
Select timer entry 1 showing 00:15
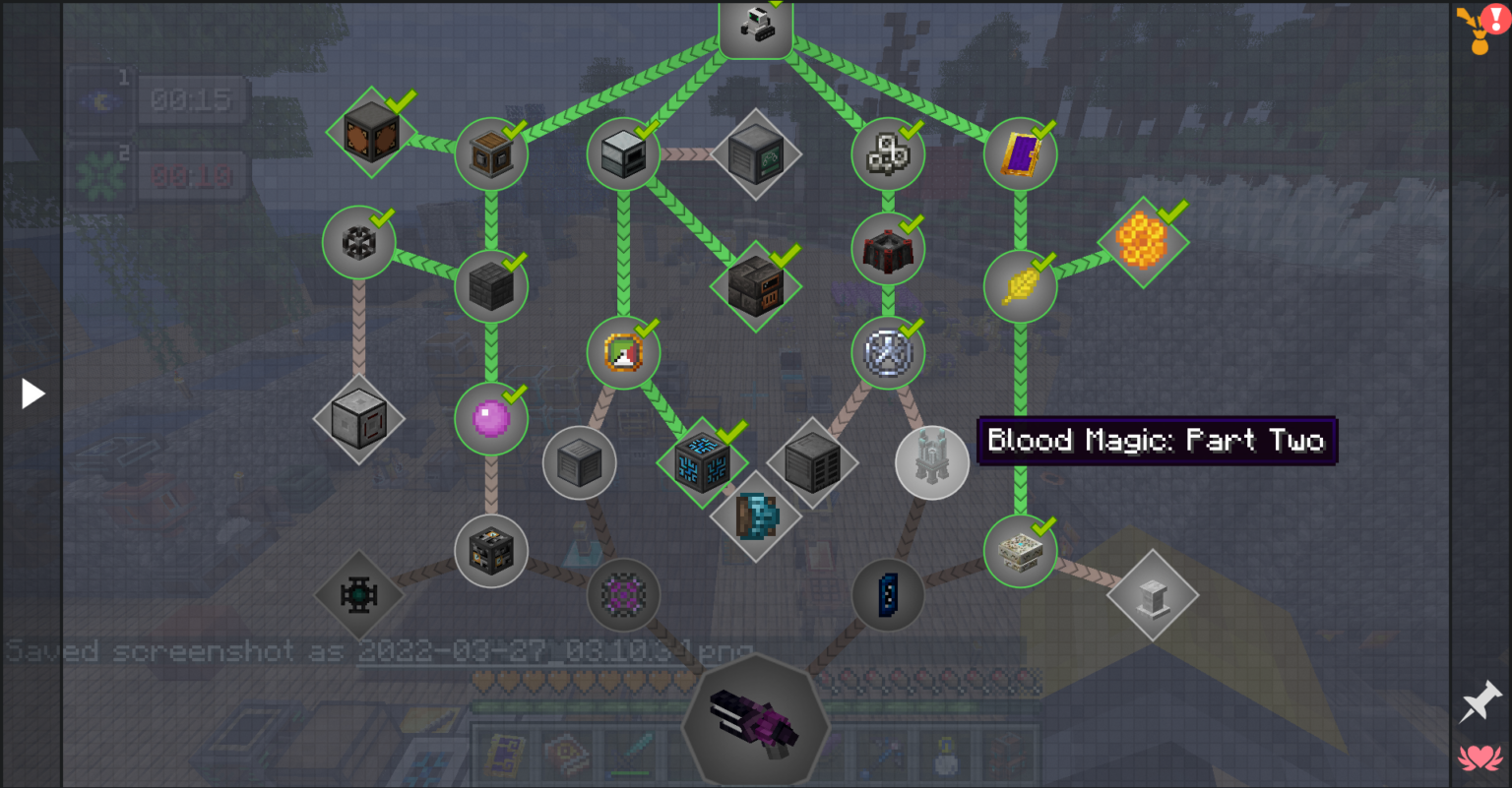pos(190,98)
